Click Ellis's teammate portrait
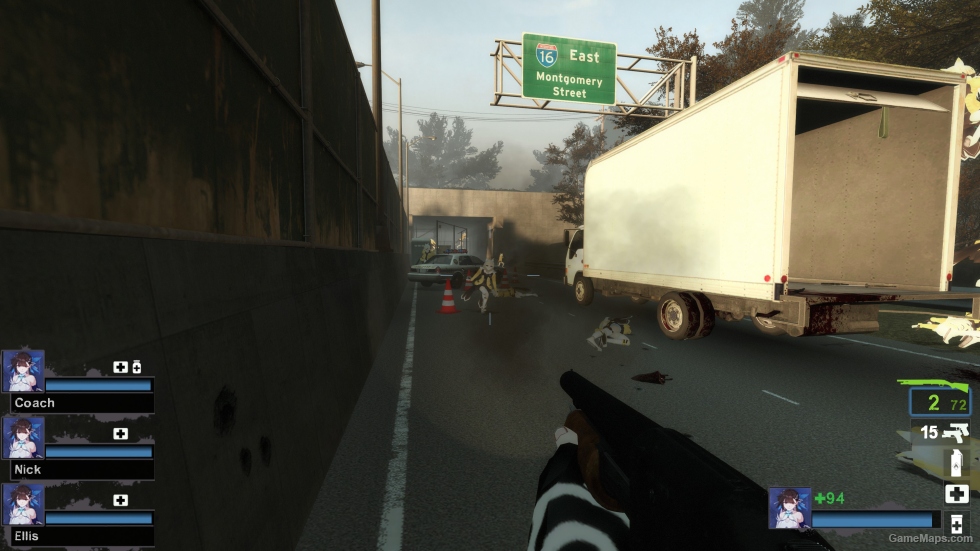 [23, 504]
